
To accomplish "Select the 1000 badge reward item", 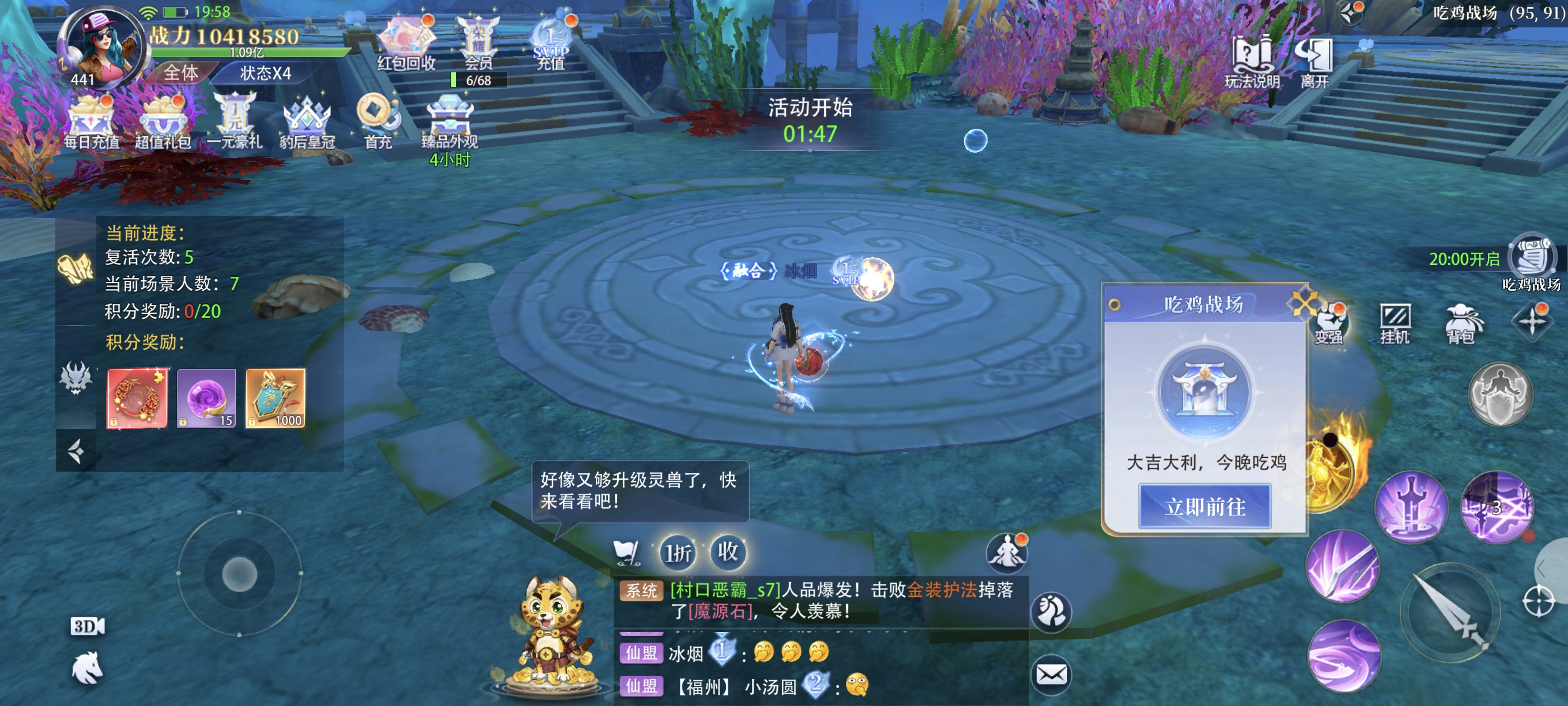I will click(275, 398).
